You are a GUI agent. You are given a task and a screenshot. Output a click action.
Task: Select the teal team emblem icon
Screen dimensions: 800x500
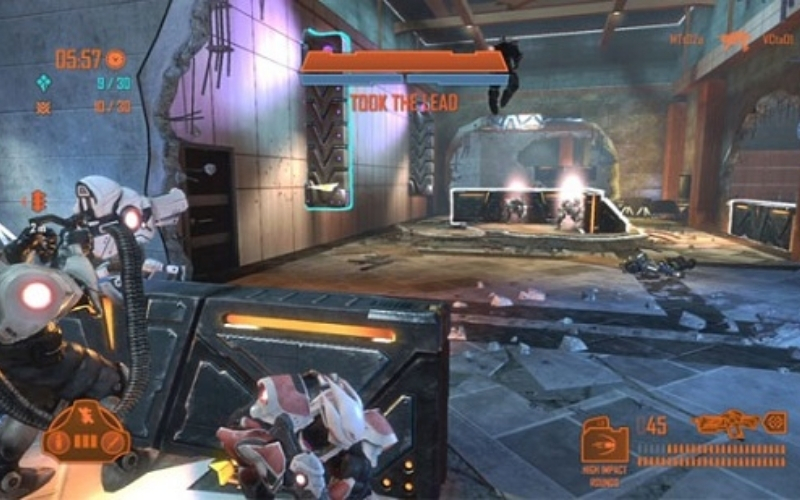(x=44, y=83)
